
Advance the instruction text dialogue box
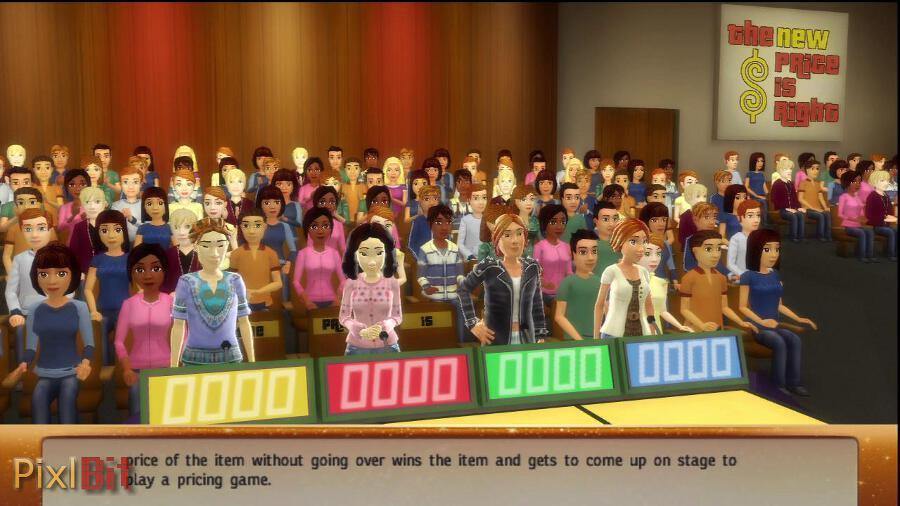point(450,470)
